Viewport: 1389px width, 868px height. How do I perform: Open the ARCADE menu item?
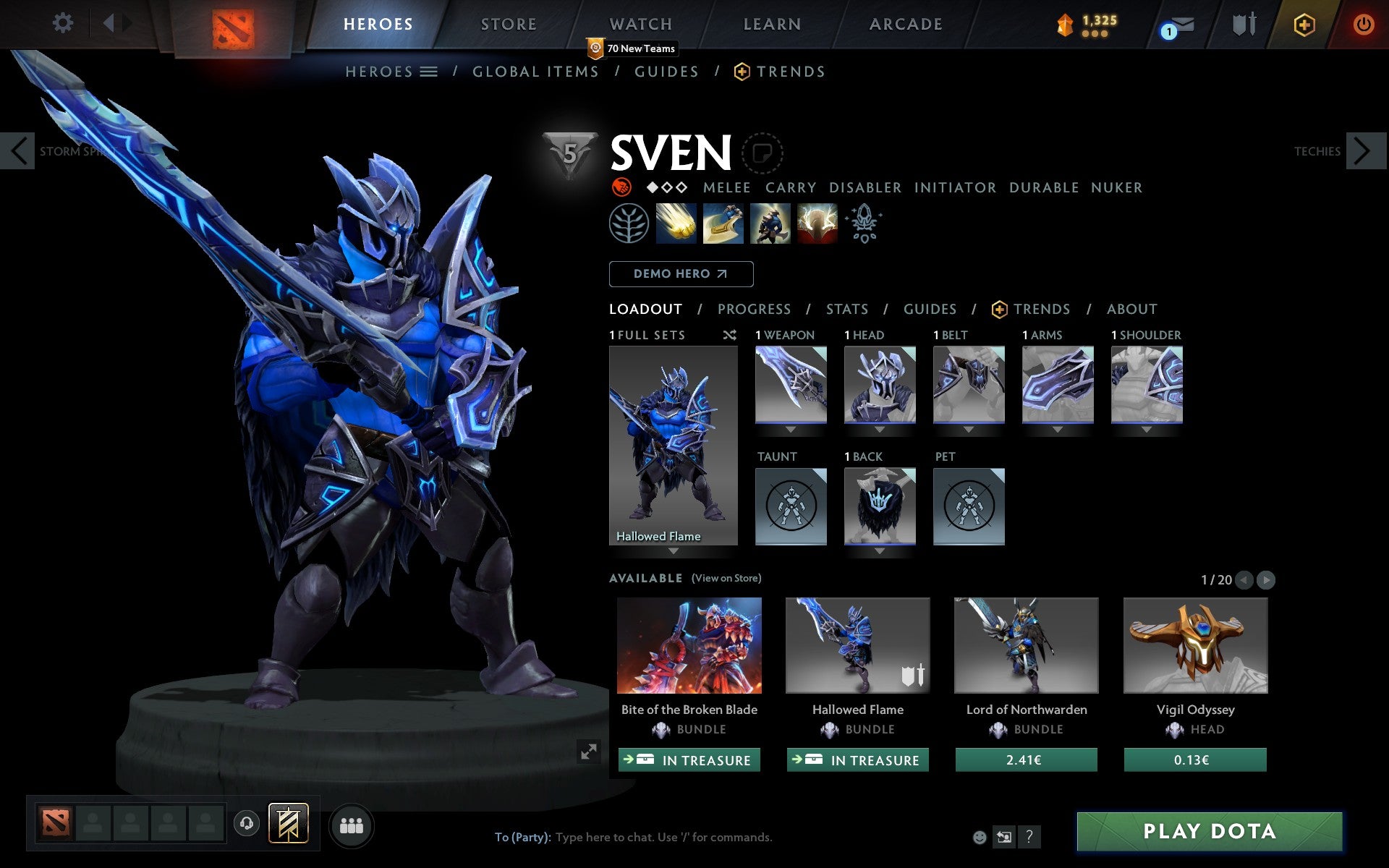pyautogui.click(x=904, y=24)
